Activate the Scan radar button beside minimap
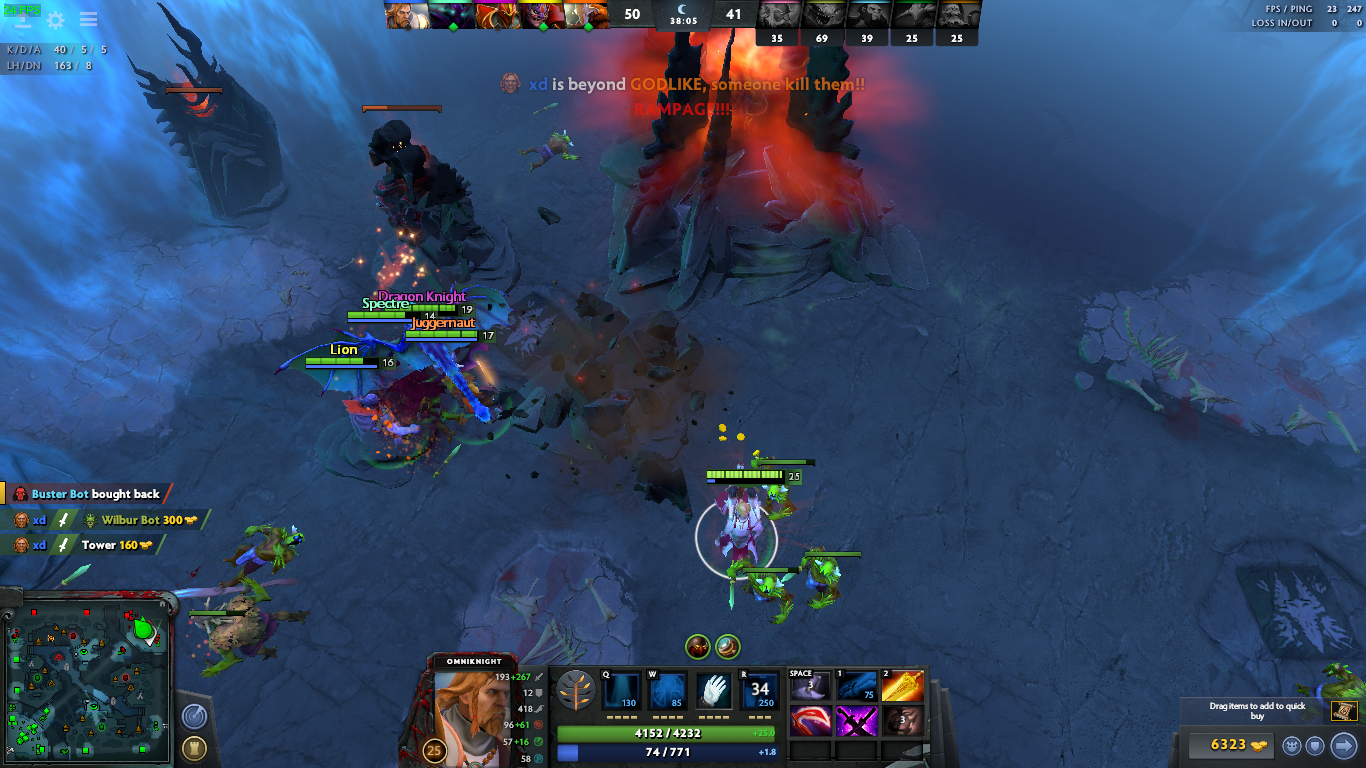The image size is (1366, 768). coord(195,716)
